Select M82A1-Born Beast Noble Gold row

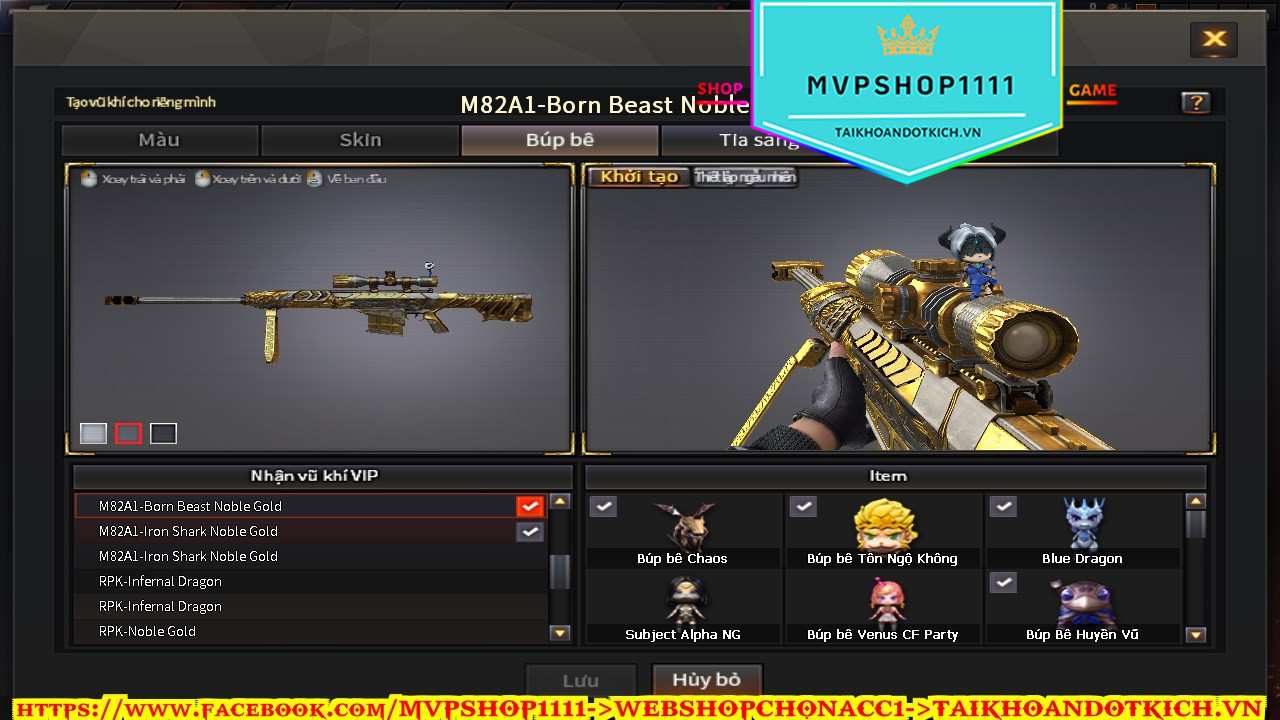click(x=300, y=506)
